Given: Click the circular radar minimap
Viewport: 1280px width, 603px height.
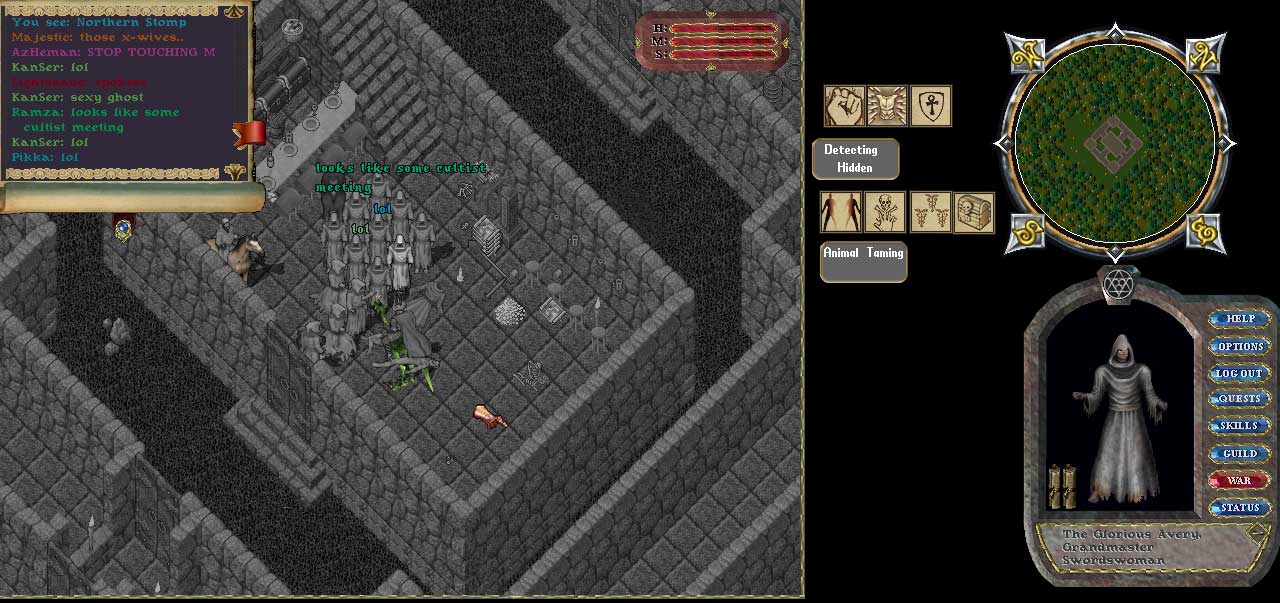Looking at the screenshot, I should (x=1114, y=140).
